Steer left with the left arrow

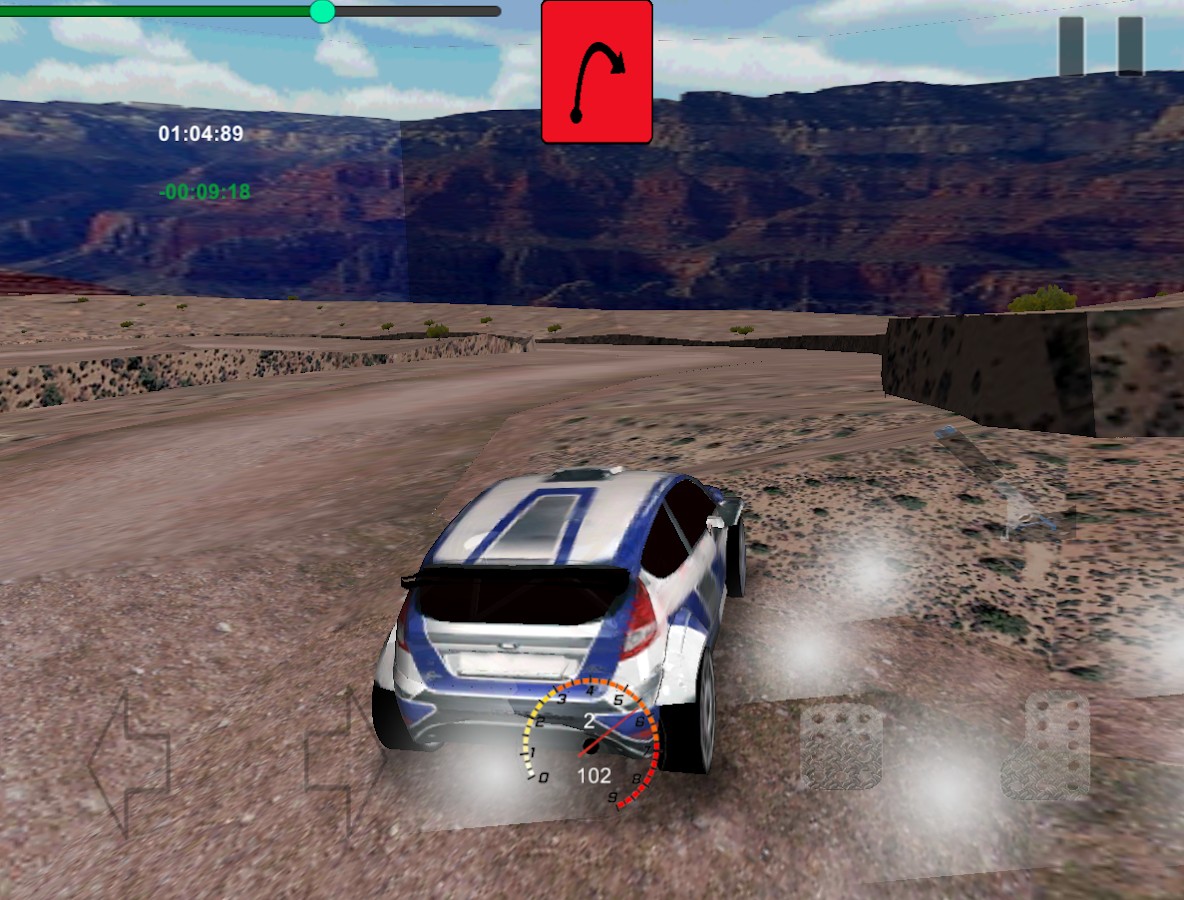128,765
